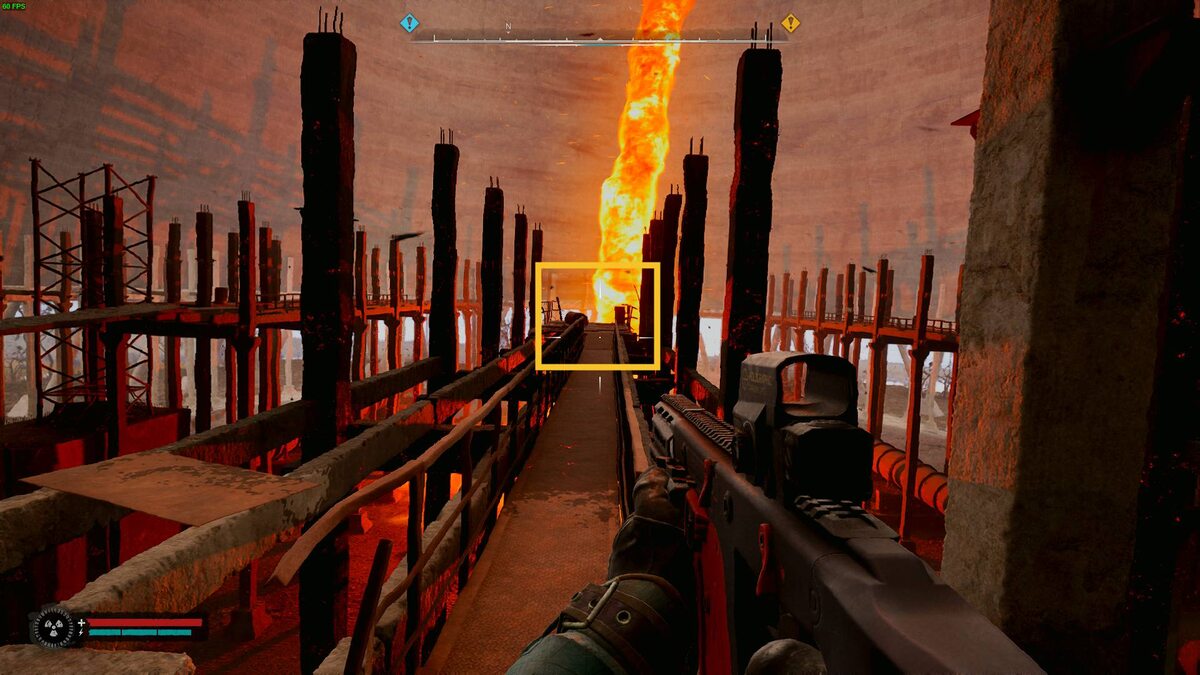1200x675 pixels.
Task: Click the blue diamond compass marker
Action: tap(409, 23)
